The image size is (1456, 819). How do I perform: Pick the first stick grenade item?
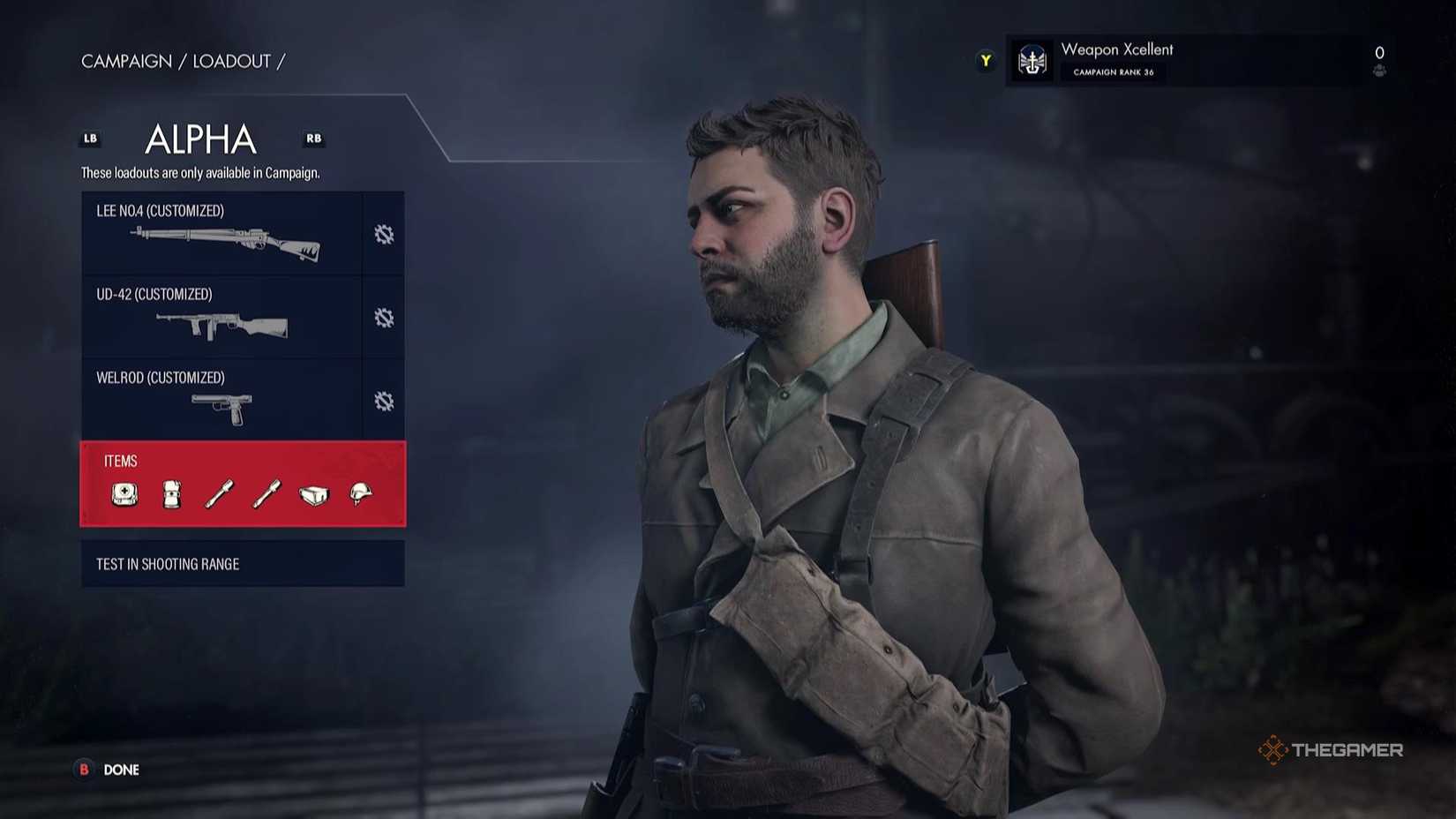218,495
